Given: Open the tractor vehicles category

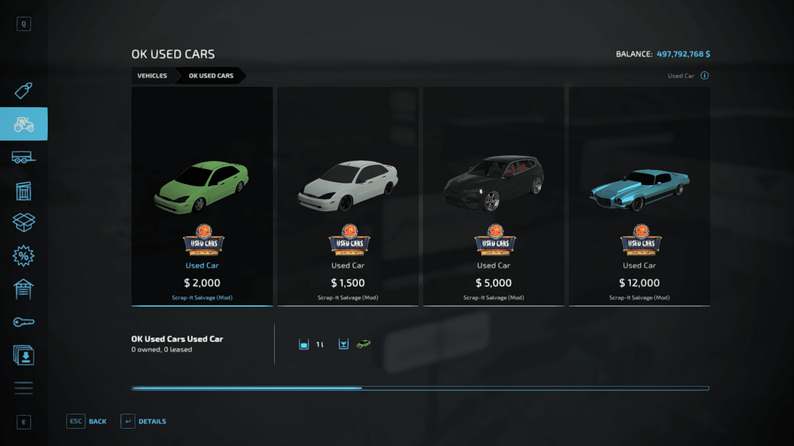Looking at the screenshot, I should [x=24, y=124].
